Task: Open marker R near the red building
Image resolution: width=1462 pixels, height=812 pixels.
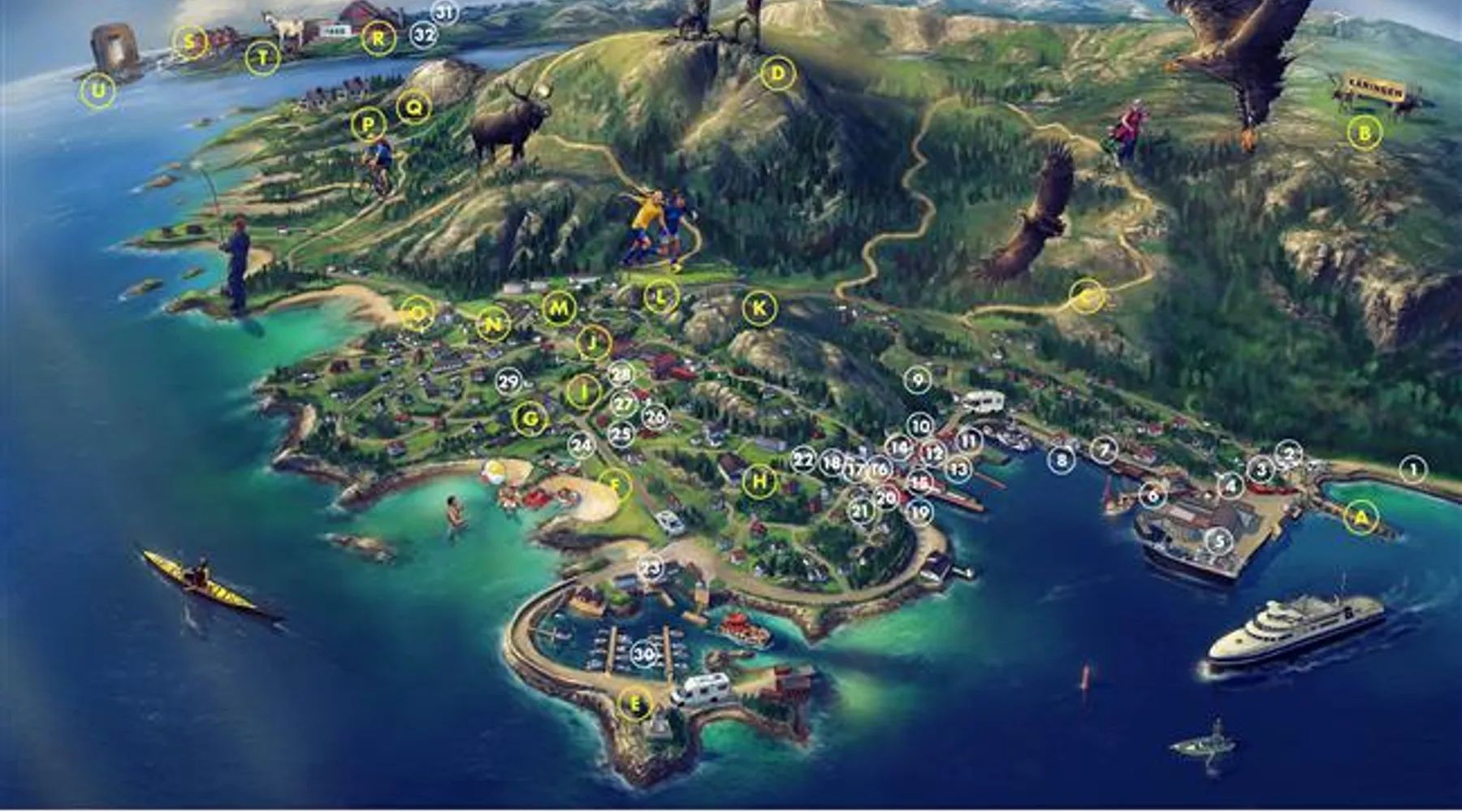Action: pyautogui.click(x=378, y=38)
